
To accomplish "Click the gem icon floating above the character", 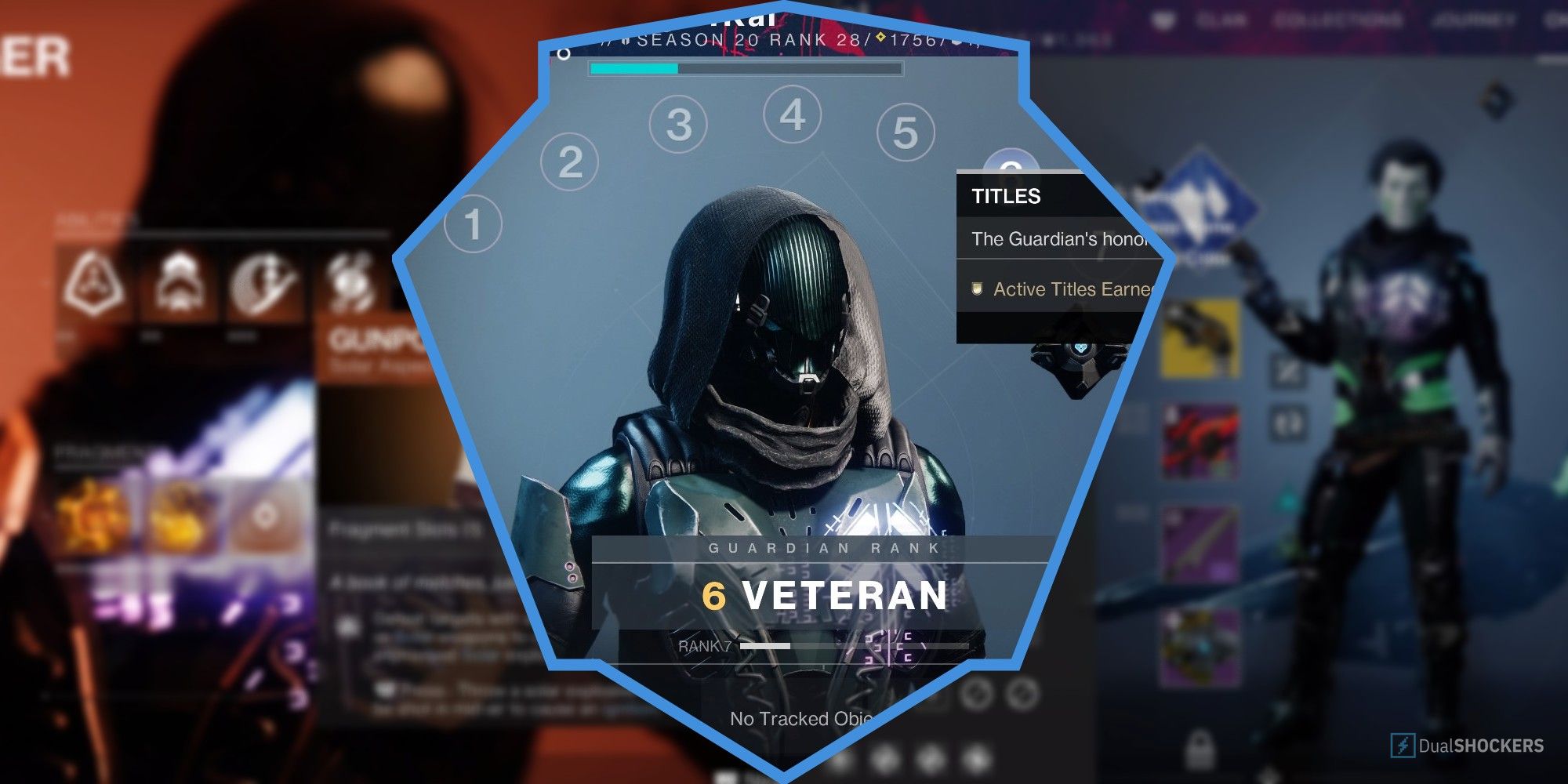I will pos(1494,100).
